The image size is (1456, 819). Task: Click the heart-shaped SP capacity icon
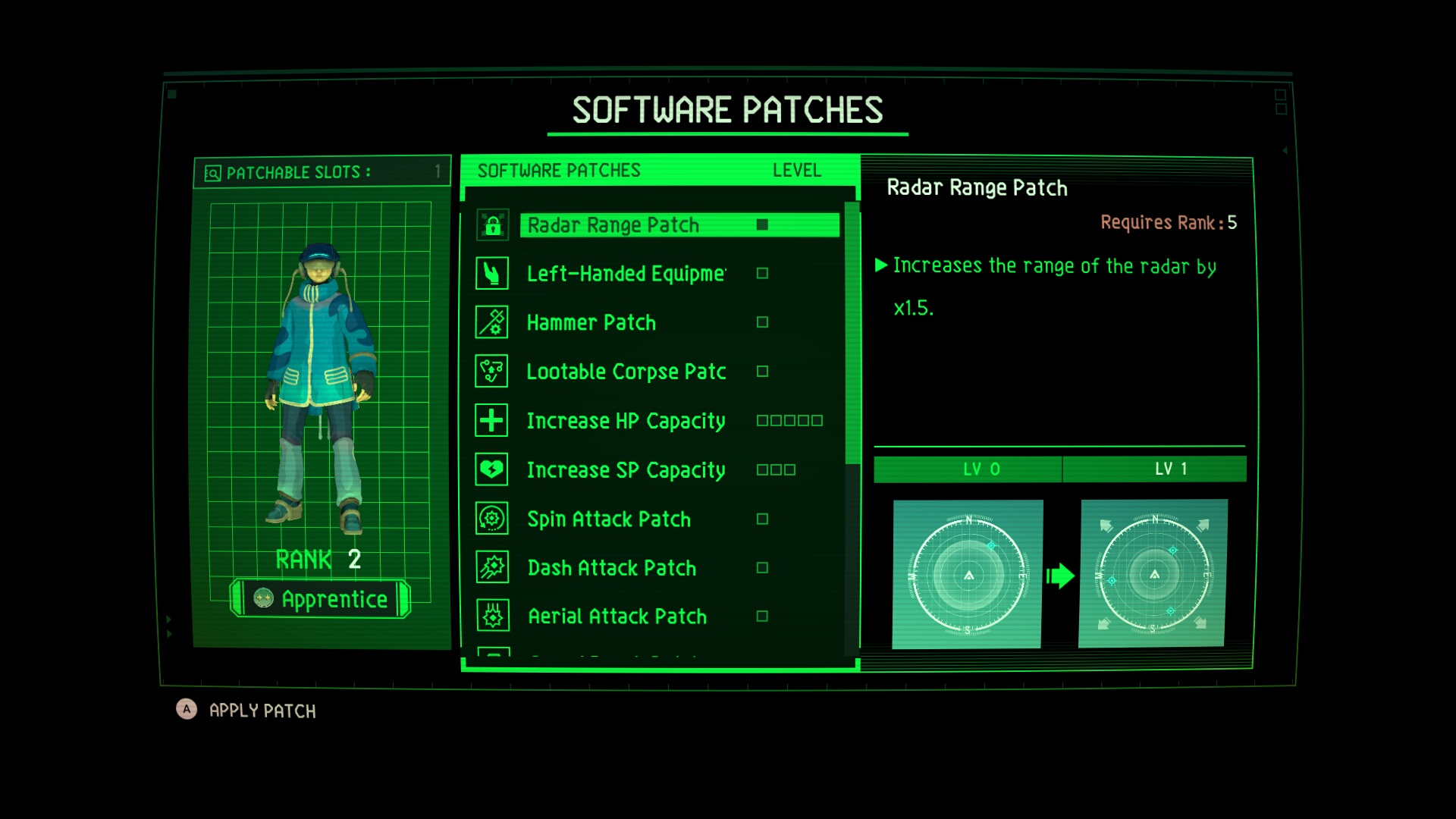coord(491,469)
